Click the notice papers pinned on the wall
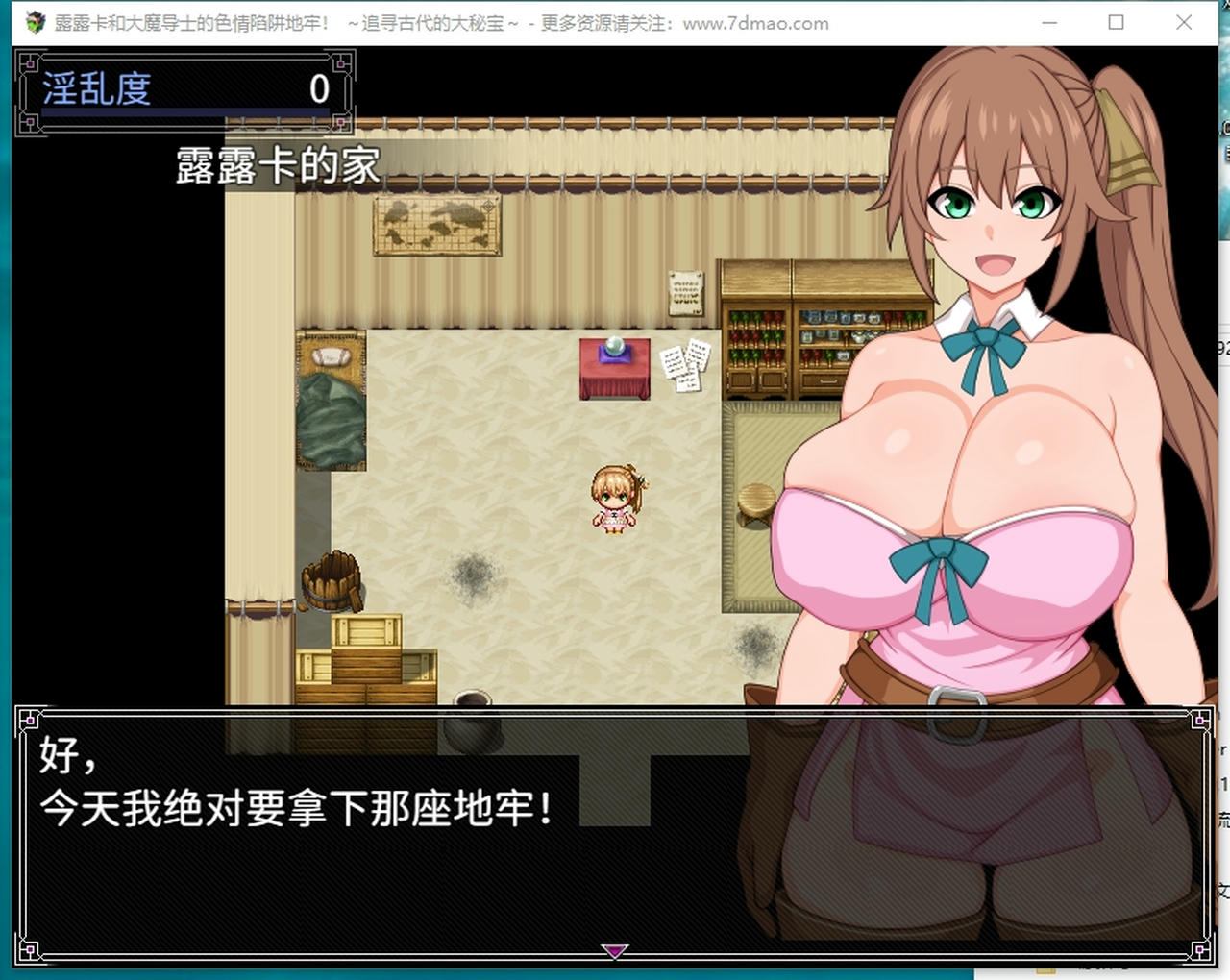1230x980 pixels. (682, 368)
